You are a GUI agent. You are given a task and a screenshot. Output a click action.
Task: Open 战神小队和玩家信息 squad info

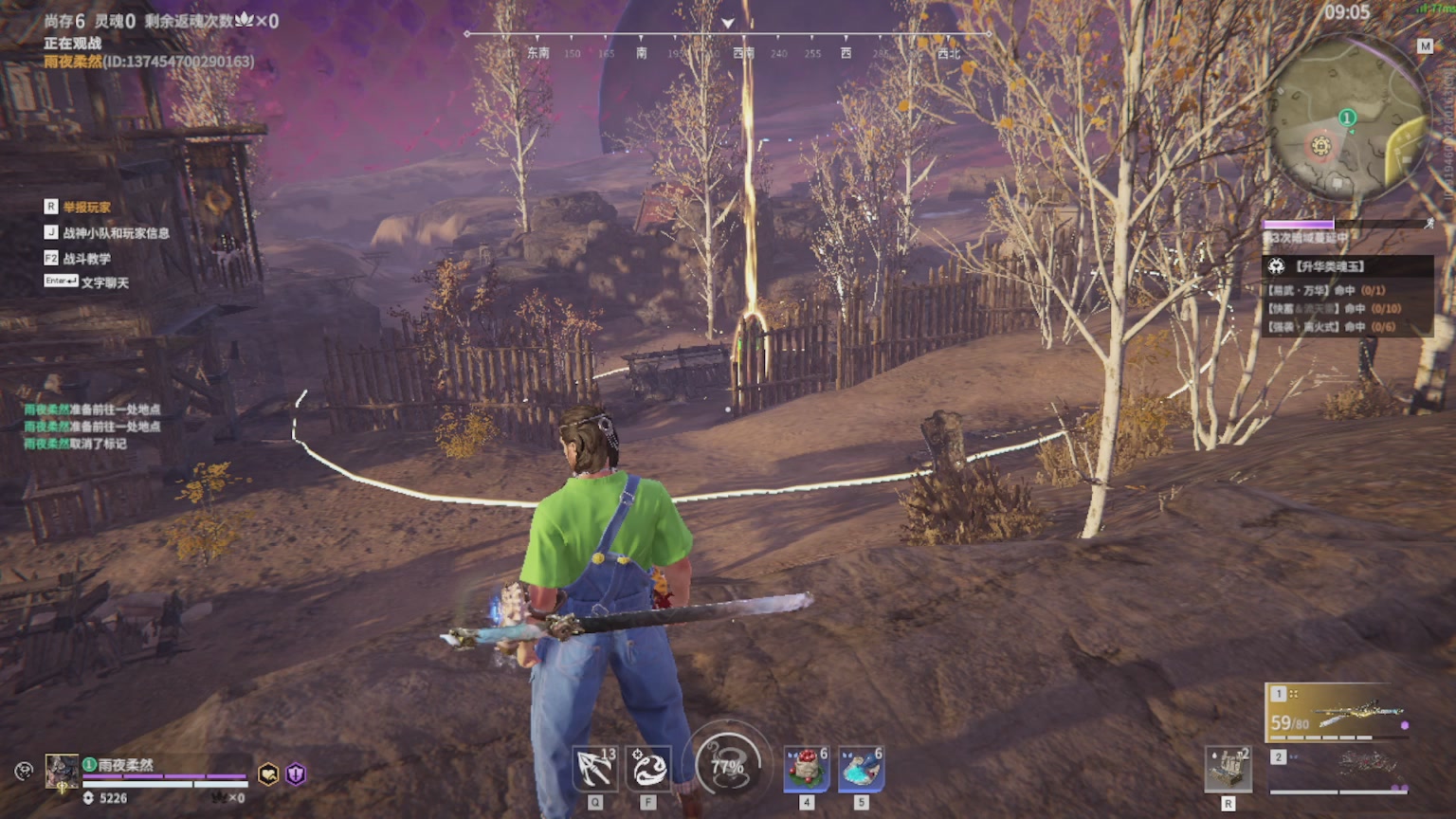click(116, 232)
